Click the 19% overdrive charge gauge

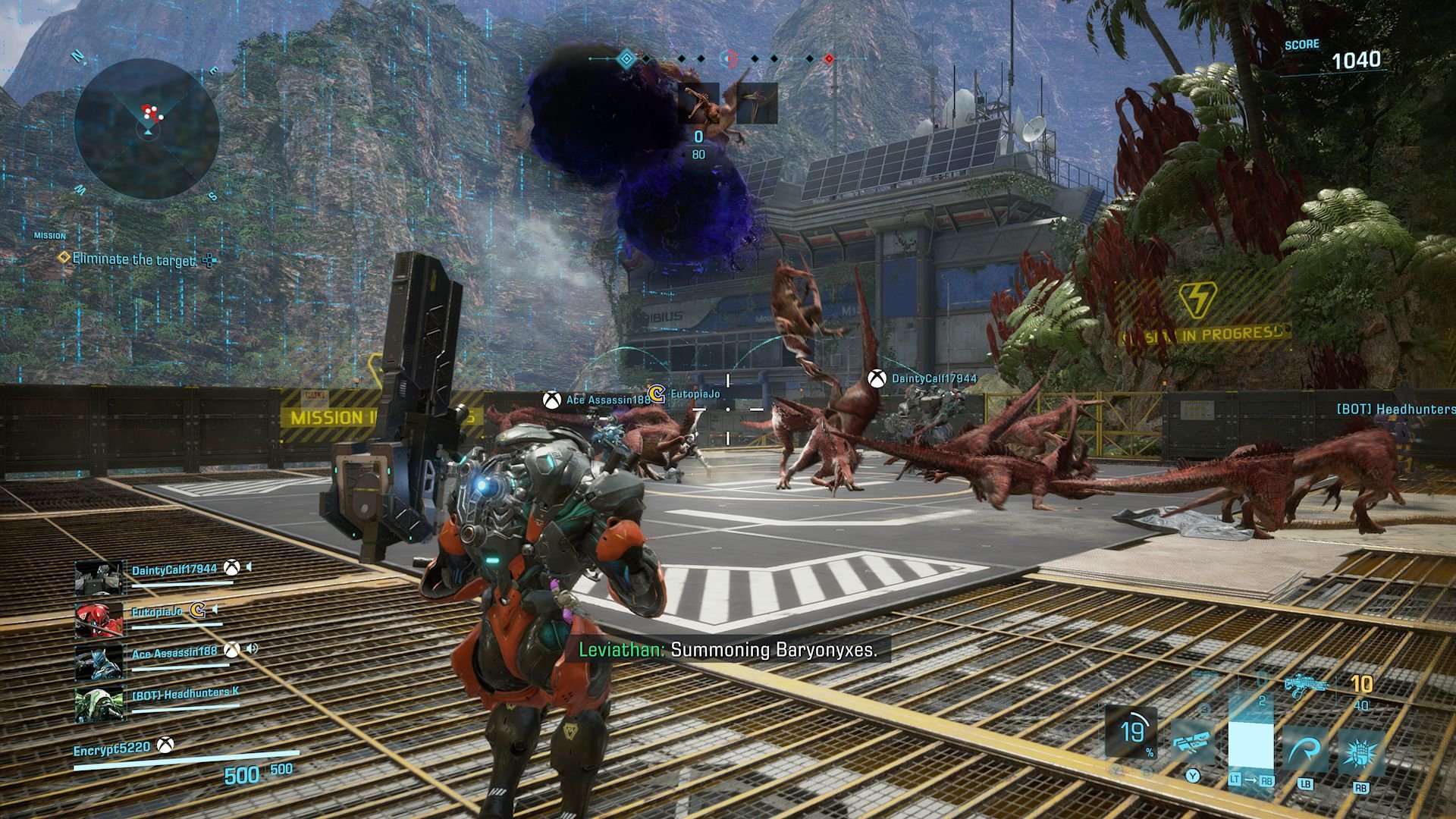tap(1131, 733)
